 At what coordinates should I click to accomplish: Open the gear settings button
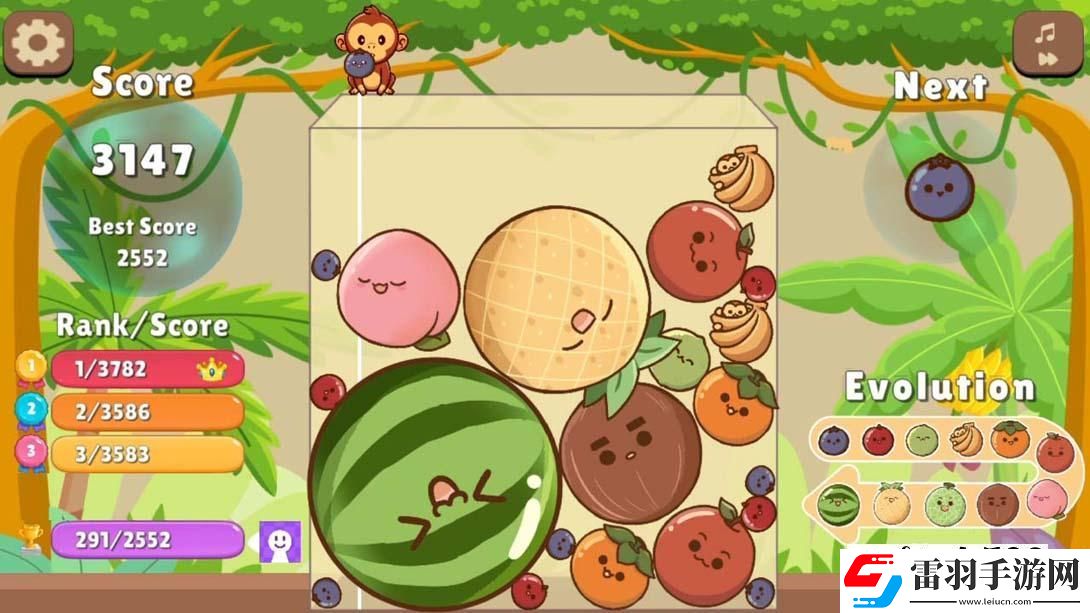38,42
